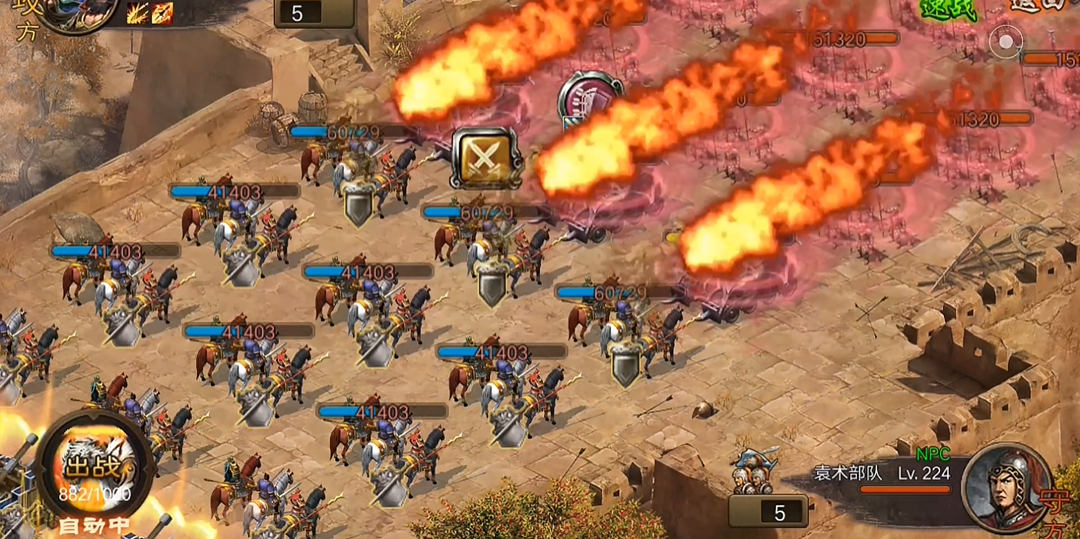
Task: Click the yellow slash skill buff icon
Action: coord(138,13)
